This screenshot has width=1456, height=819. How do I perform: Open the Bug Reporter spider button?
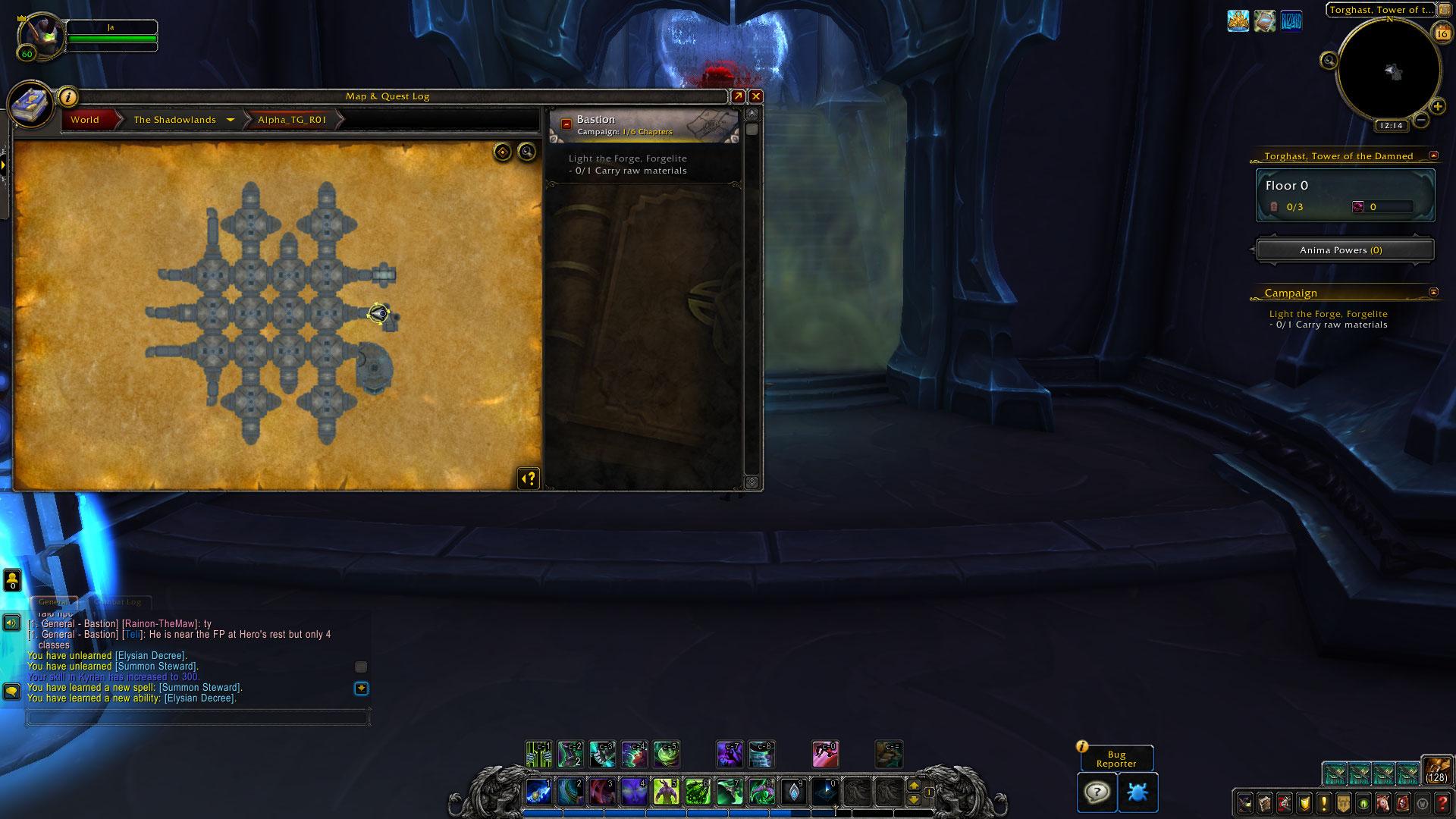1137,792
